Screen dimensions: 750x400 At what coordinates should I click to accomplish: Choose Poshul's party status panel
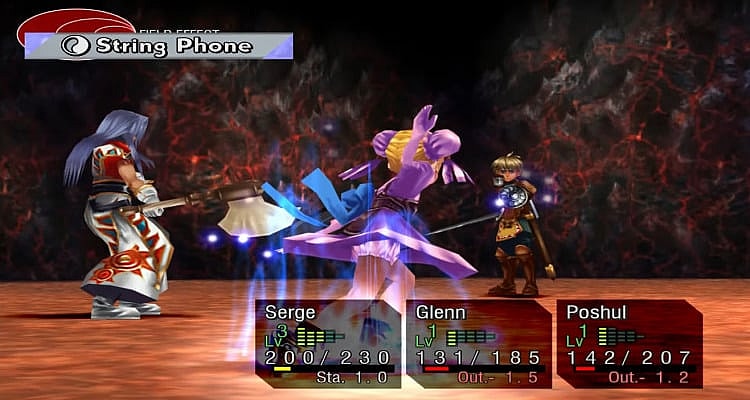point(629,343)
